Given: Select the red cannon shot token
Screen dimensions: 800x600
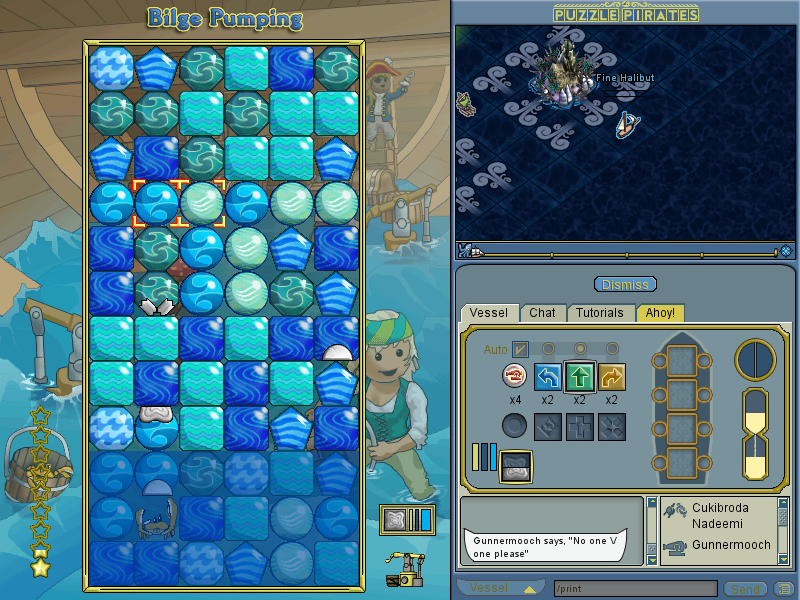Looking at the screenshot, I should point(515,376).
